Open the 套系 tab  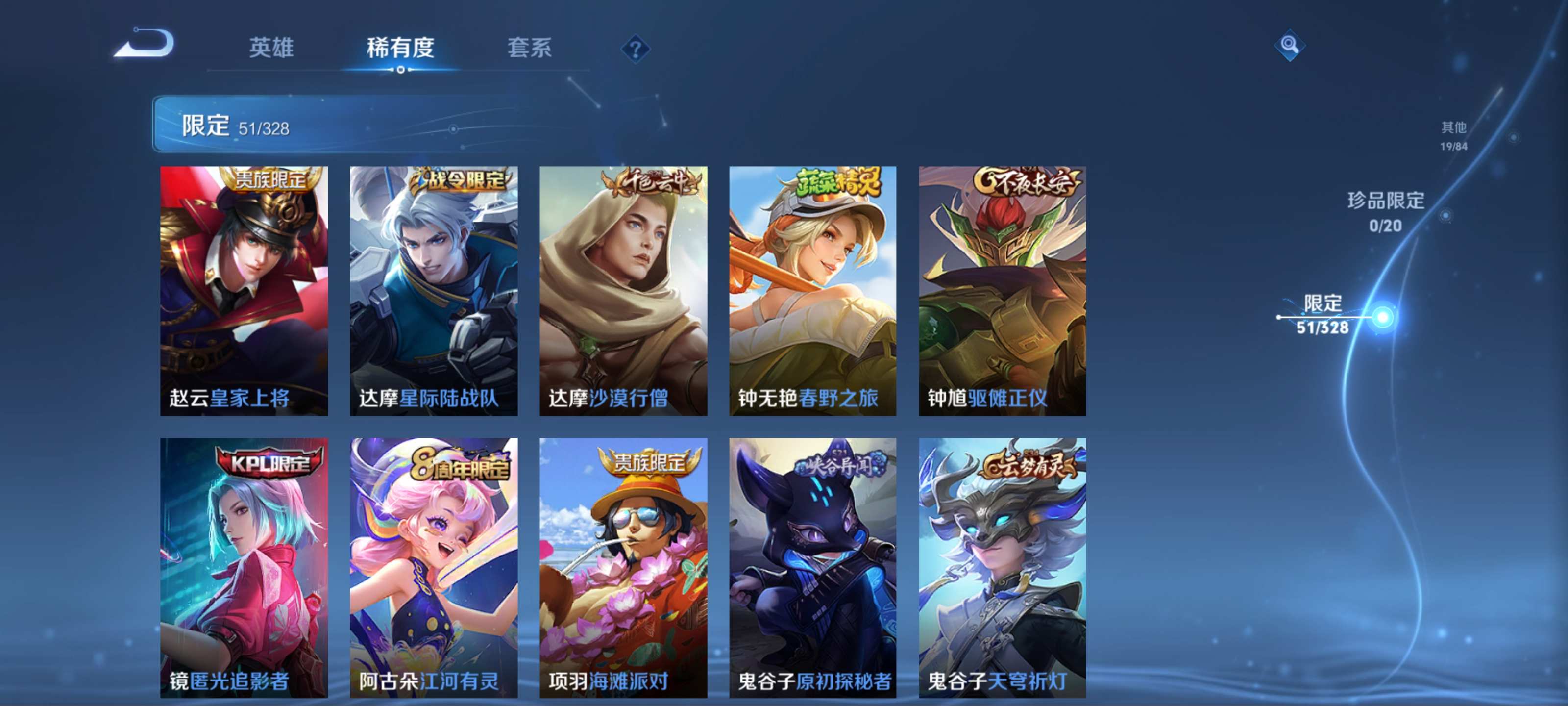pos(529,48)
